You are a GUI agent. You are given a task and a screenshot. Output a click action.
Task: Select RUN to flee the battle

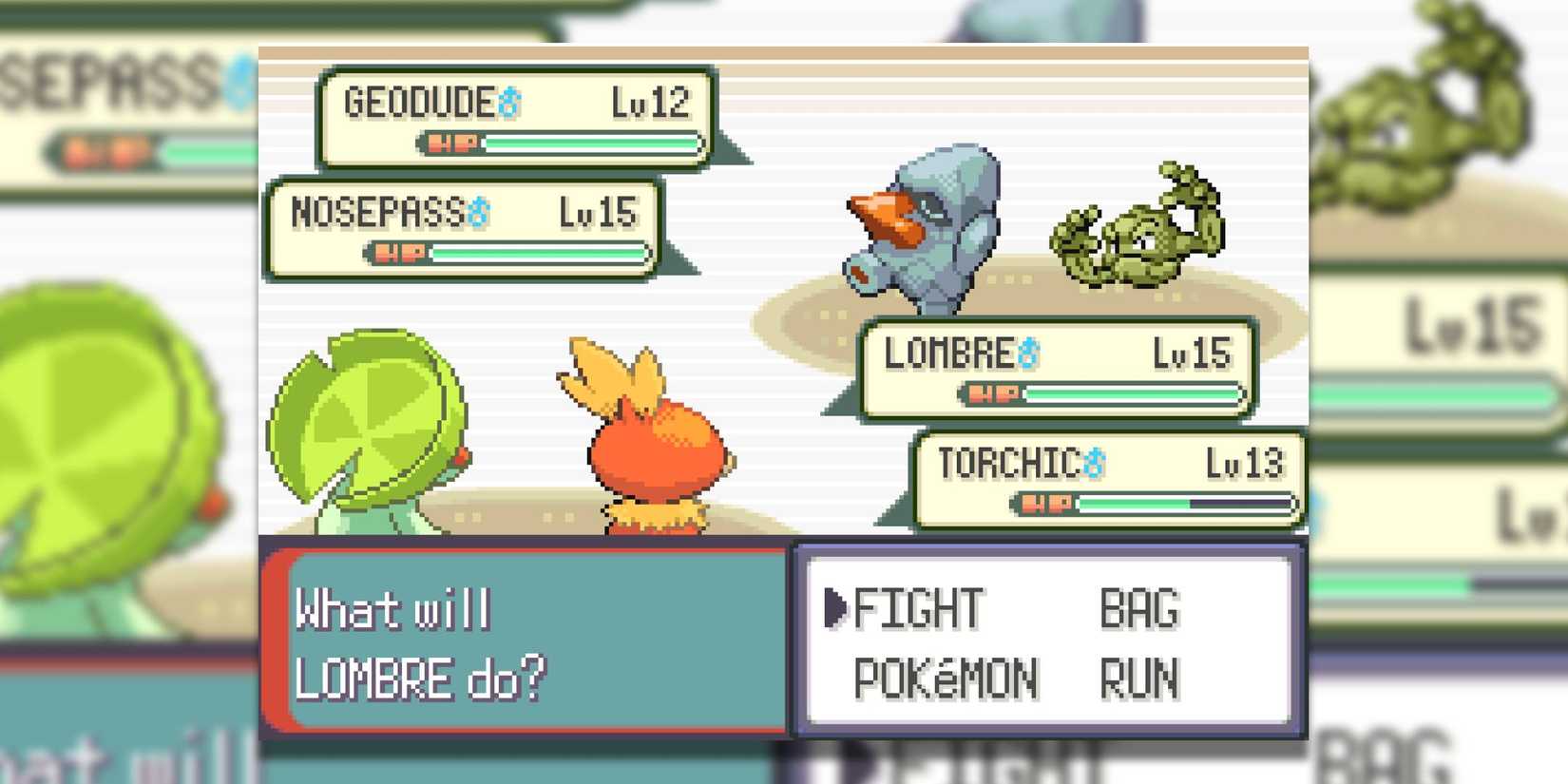click(x=1139, y=678)
